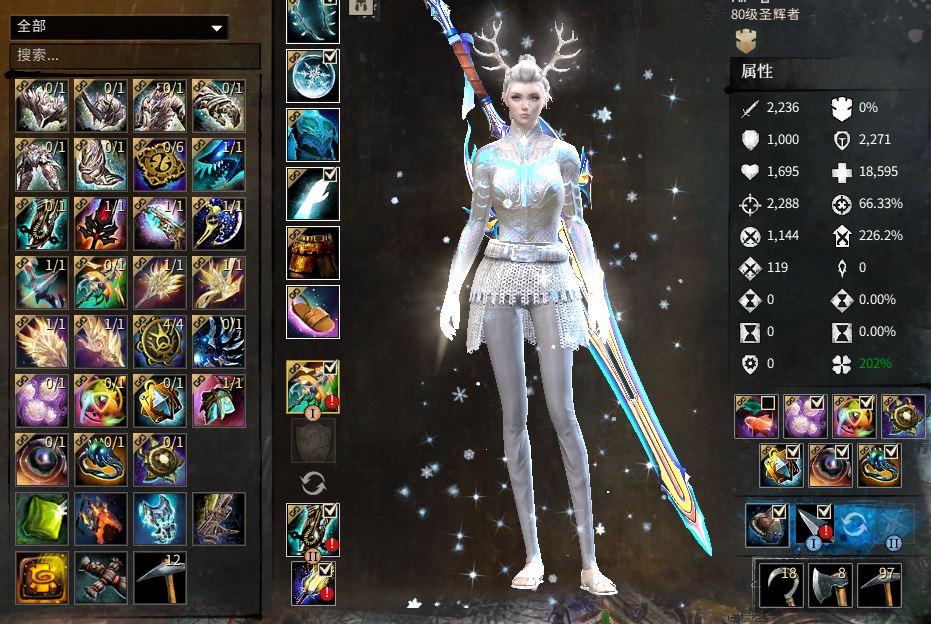931x624 pixels.
Task: Select the gold-framed crystal amulet slot
Action: [782, 466]
